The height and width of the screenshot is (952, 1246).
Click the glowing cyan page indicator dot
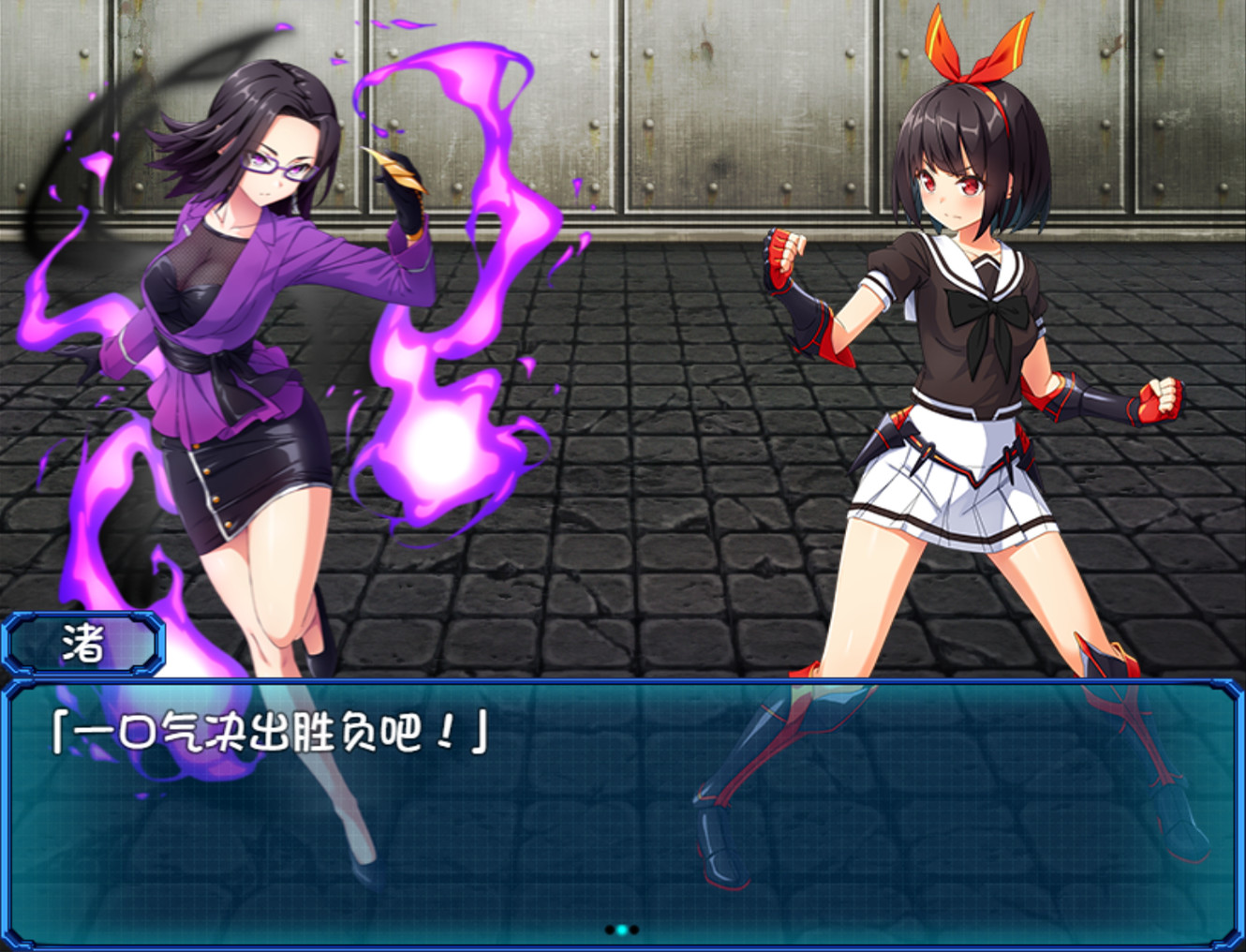(621, 930)
